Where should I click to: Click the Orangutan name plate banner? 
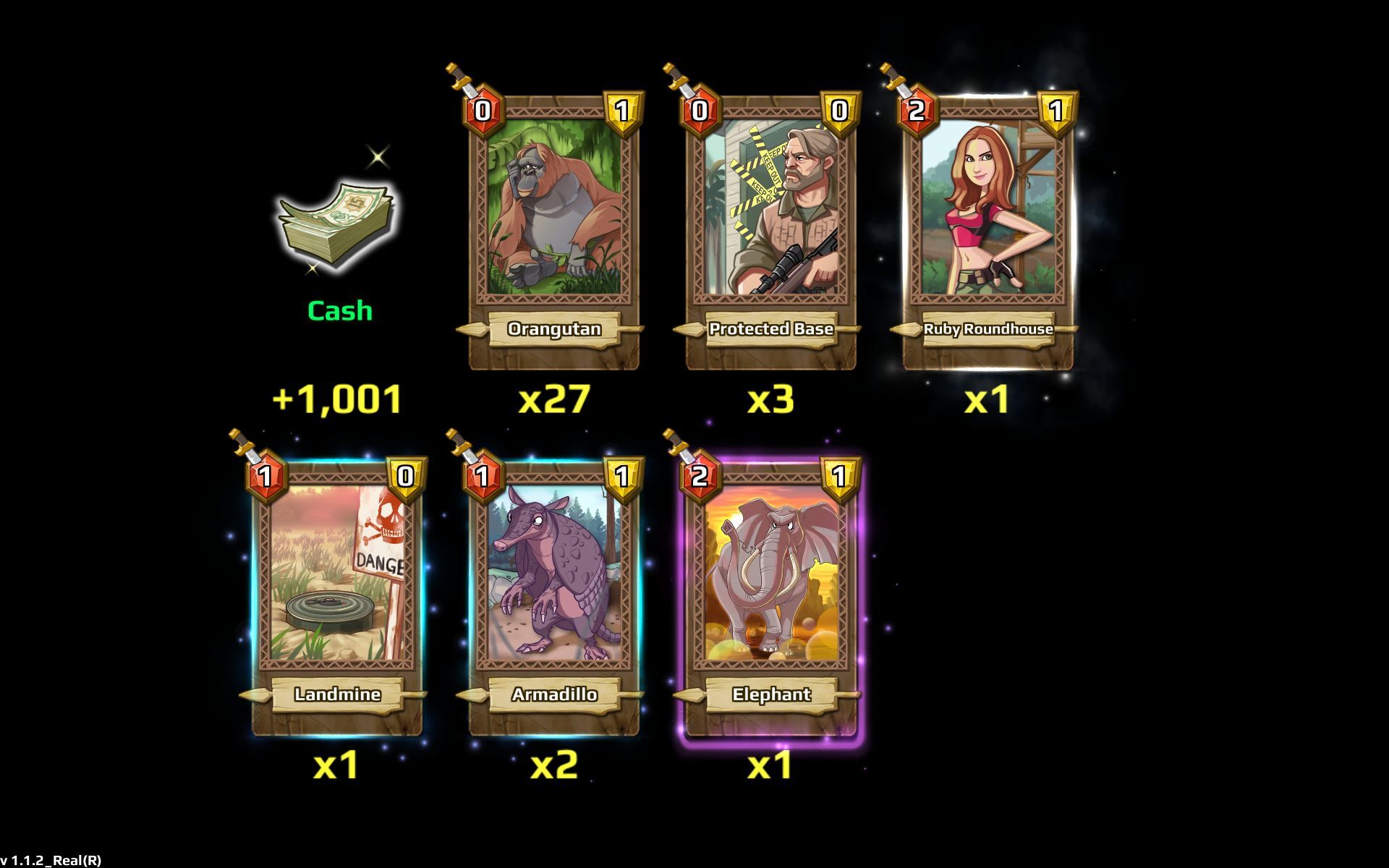[x=553, y=329]
